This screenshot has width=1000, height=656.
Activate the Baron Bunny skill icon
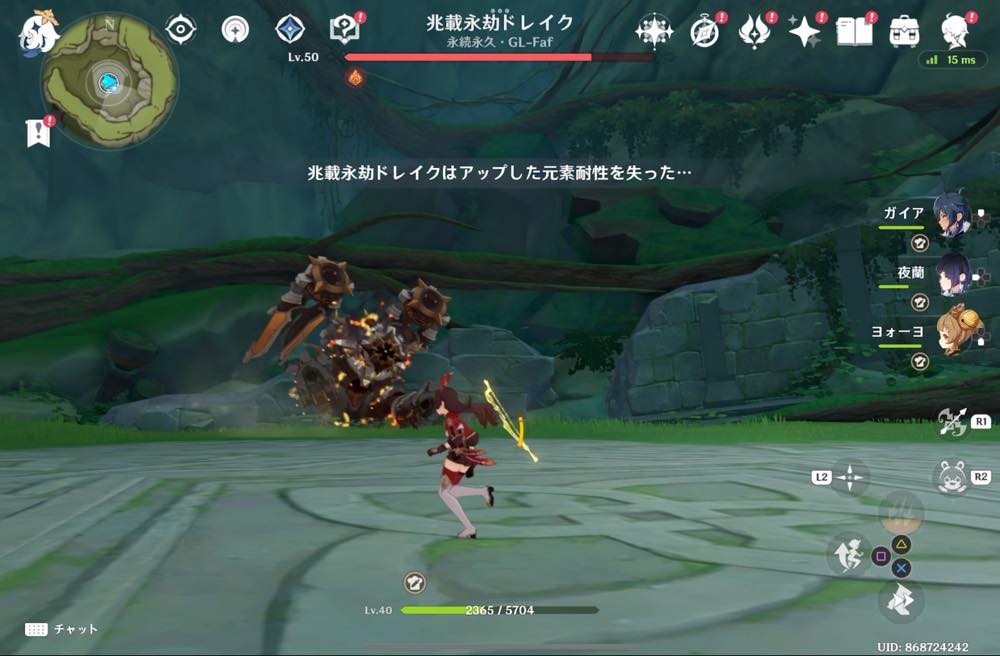coord(950,477)
